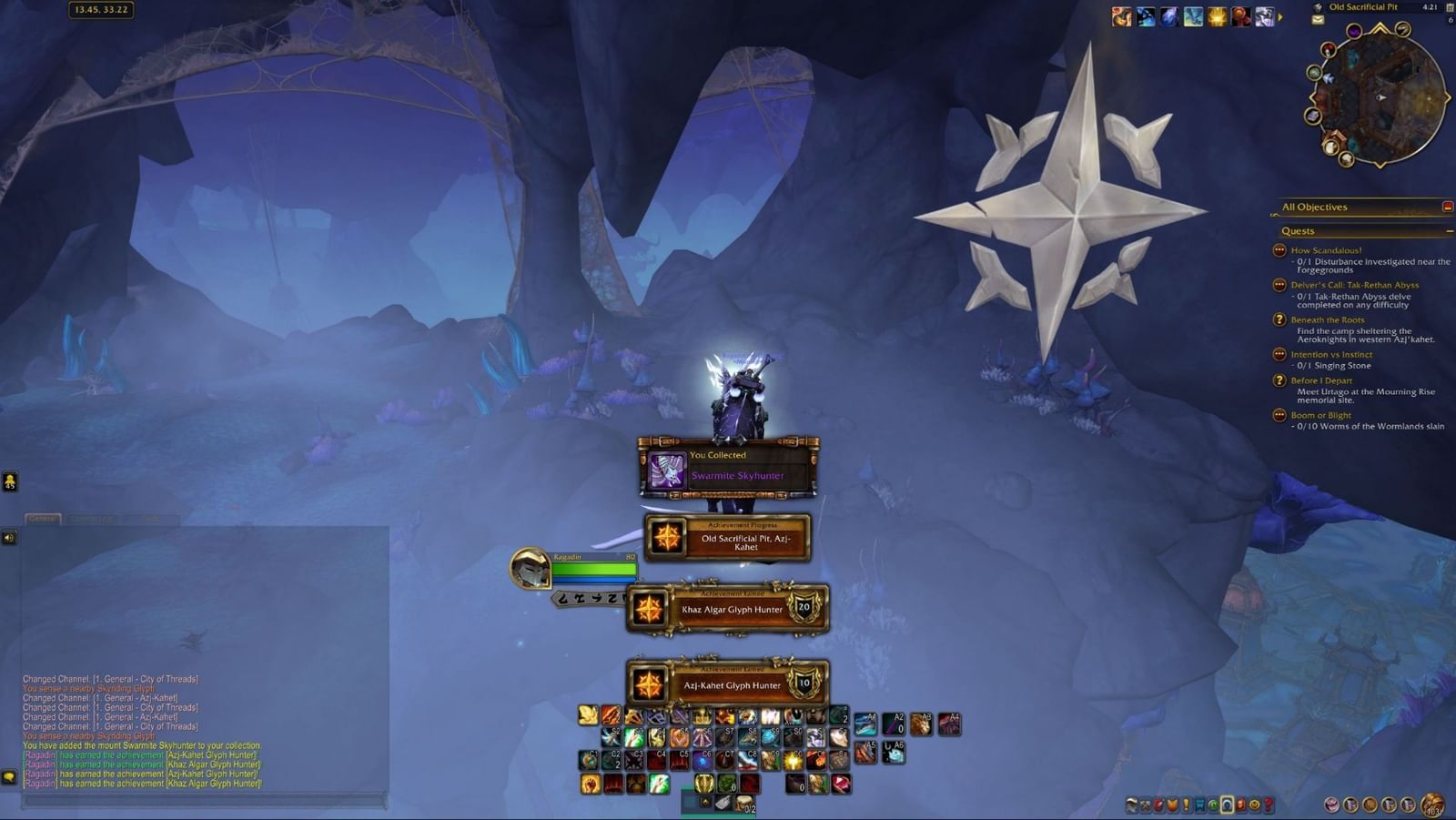Viewport: 1456px width, 820px height.
Task: Toggle supertracking on Beneath the Roots quest icon
Action: (1281, 320)
